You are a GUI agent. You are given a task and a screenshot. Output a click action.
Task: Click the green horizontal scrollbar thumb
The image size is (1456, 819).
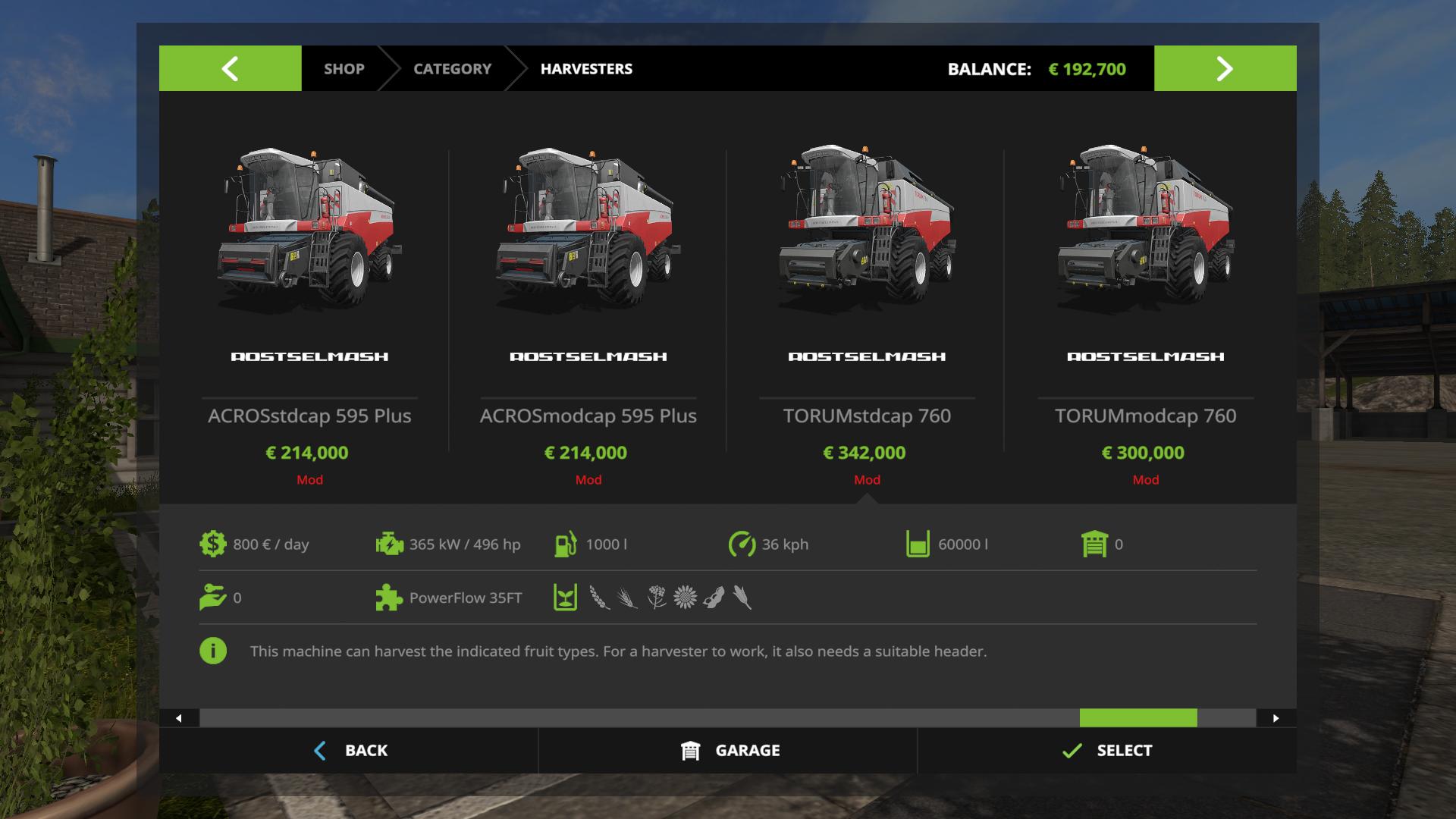[x=1137, y=718]
